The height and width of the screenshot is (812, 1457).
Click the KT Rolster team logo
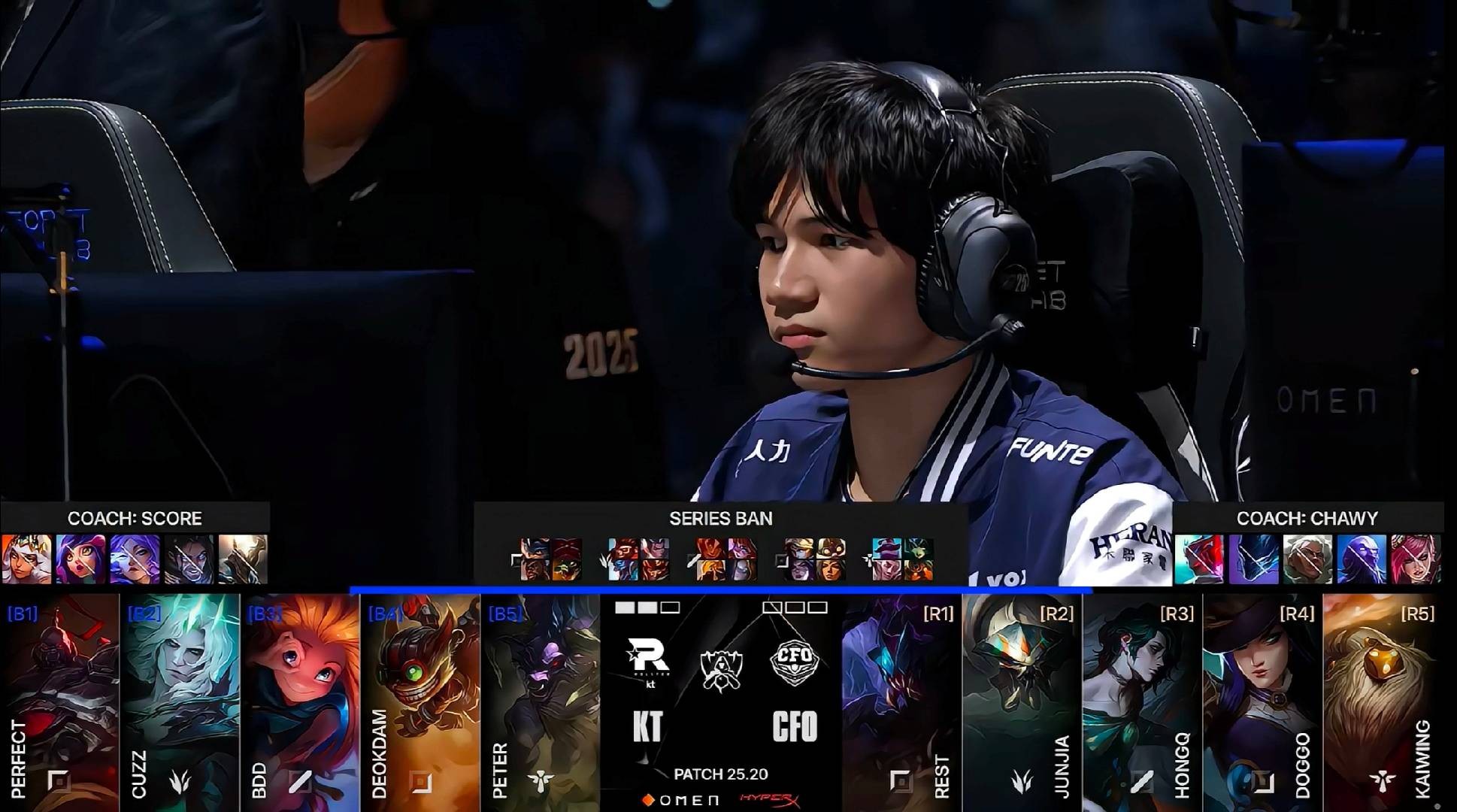648,659
